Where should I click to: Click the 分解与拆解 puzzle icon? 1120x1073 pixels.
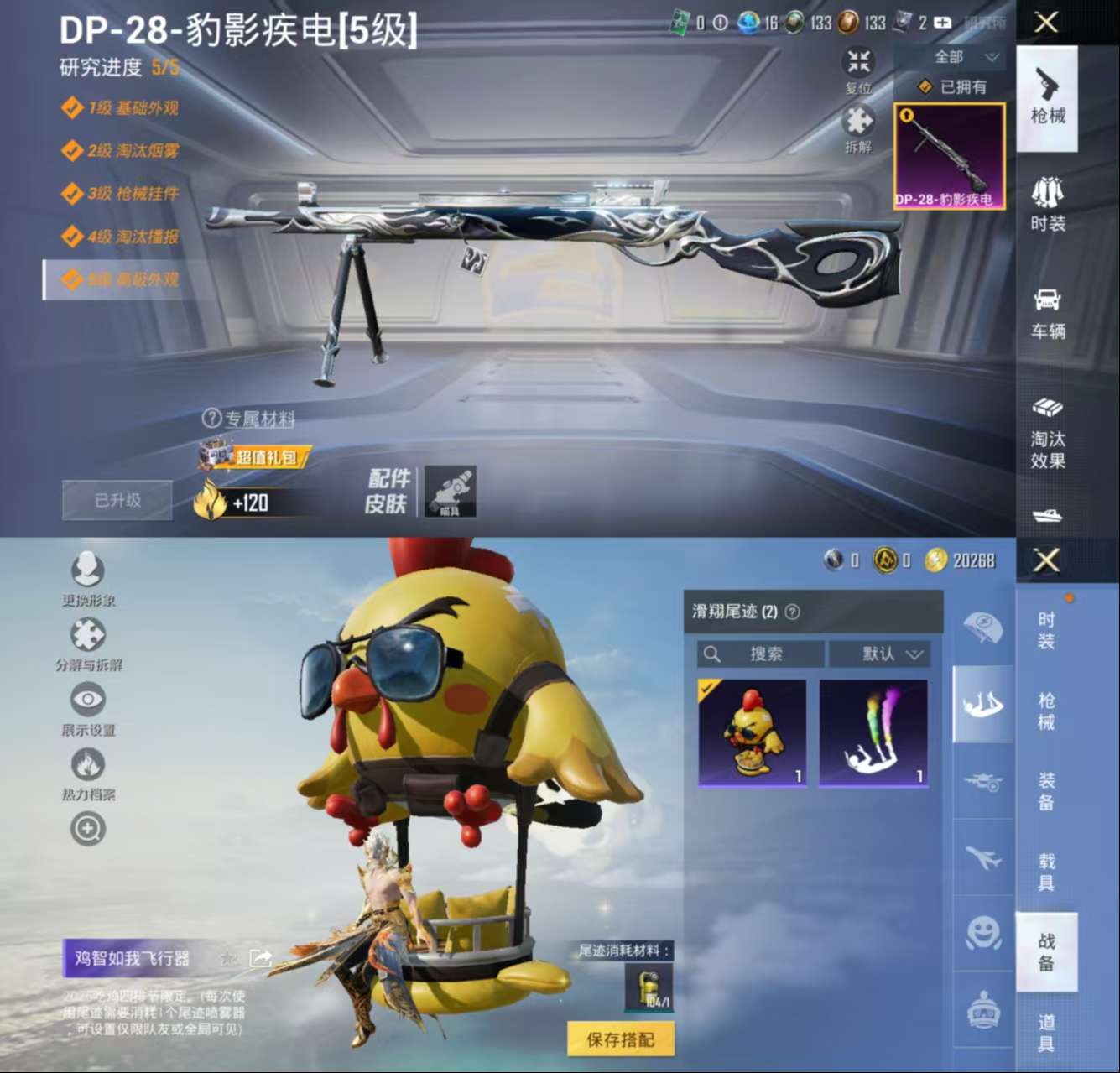click(88, 634)
